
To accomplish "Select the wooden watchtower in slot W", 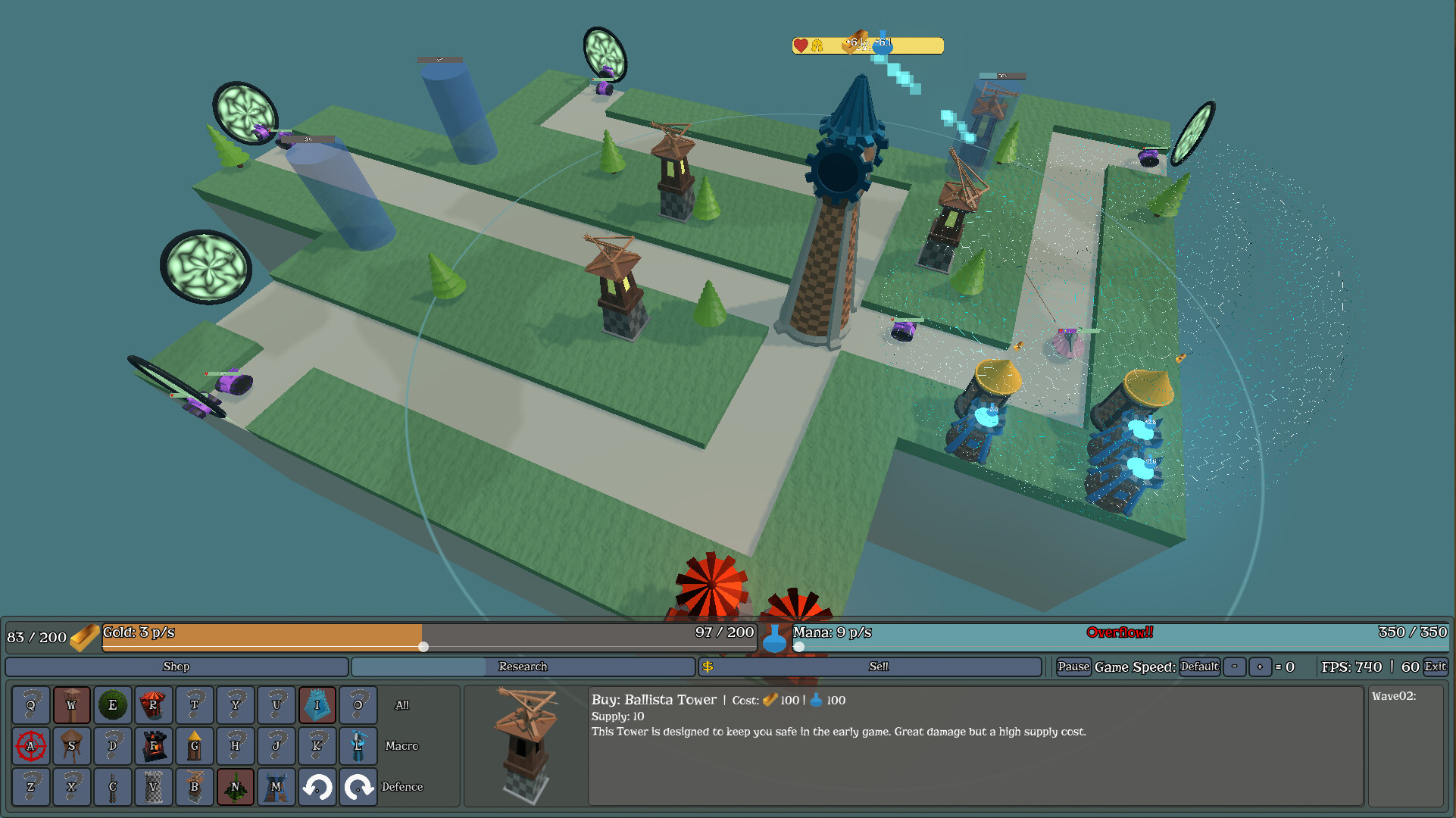I will point(71,704).
